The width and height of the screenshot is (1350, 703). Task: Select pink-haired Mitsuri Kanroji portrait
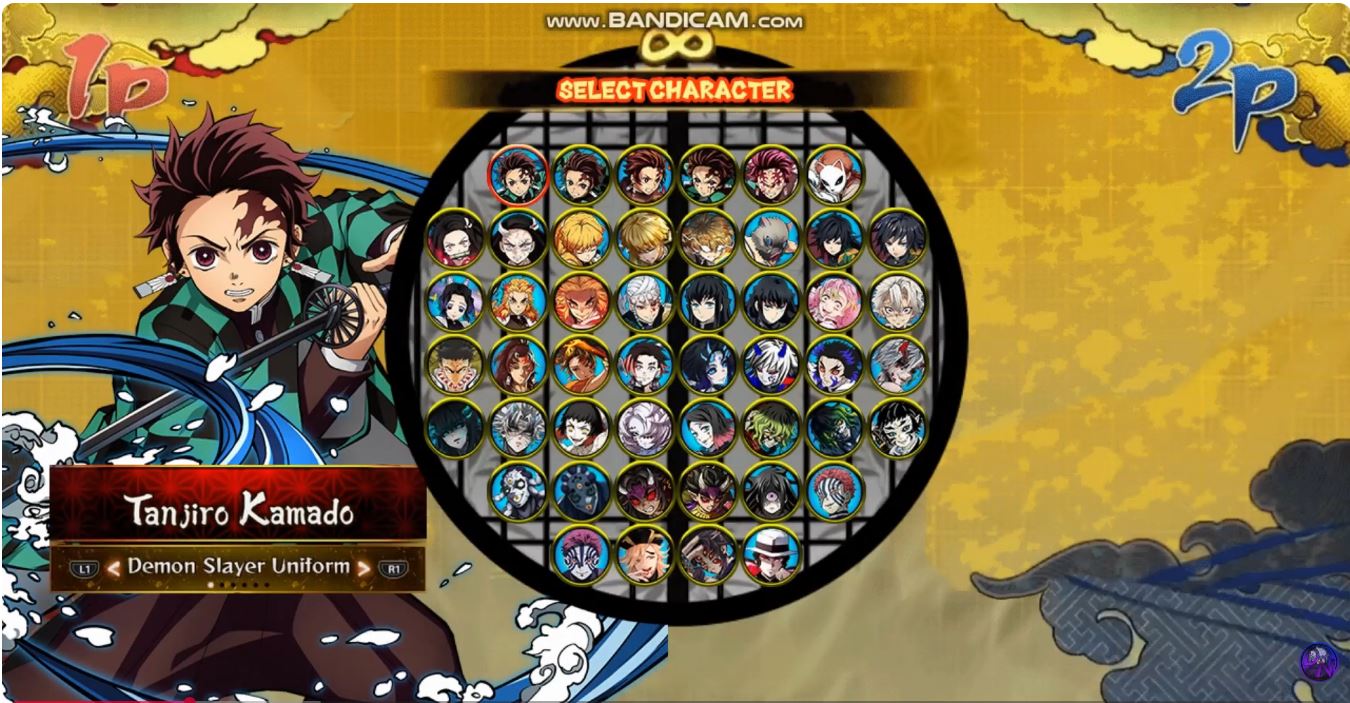833,301
